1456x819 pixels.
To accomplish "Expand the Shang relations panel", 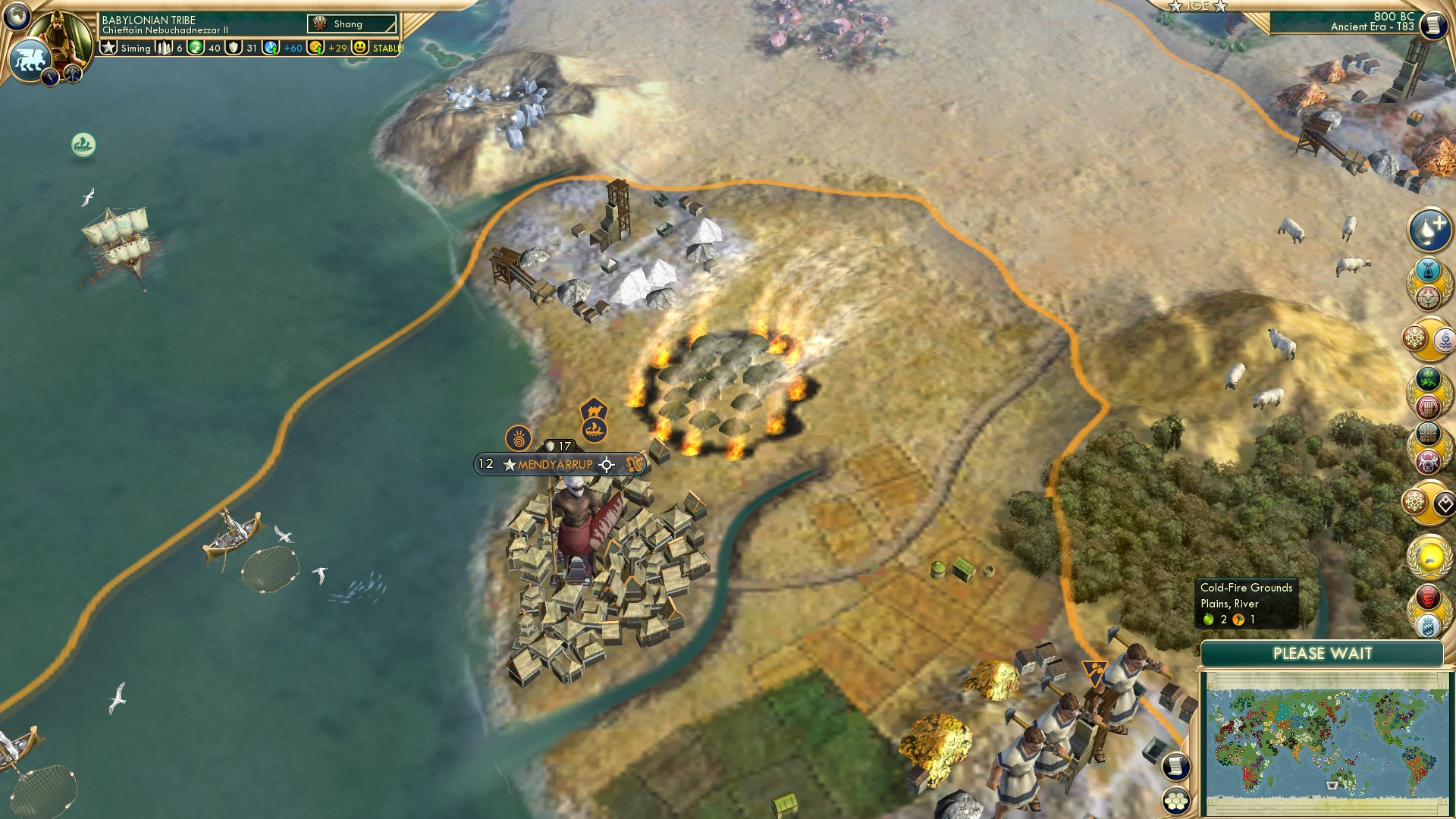I will point(350,24).
